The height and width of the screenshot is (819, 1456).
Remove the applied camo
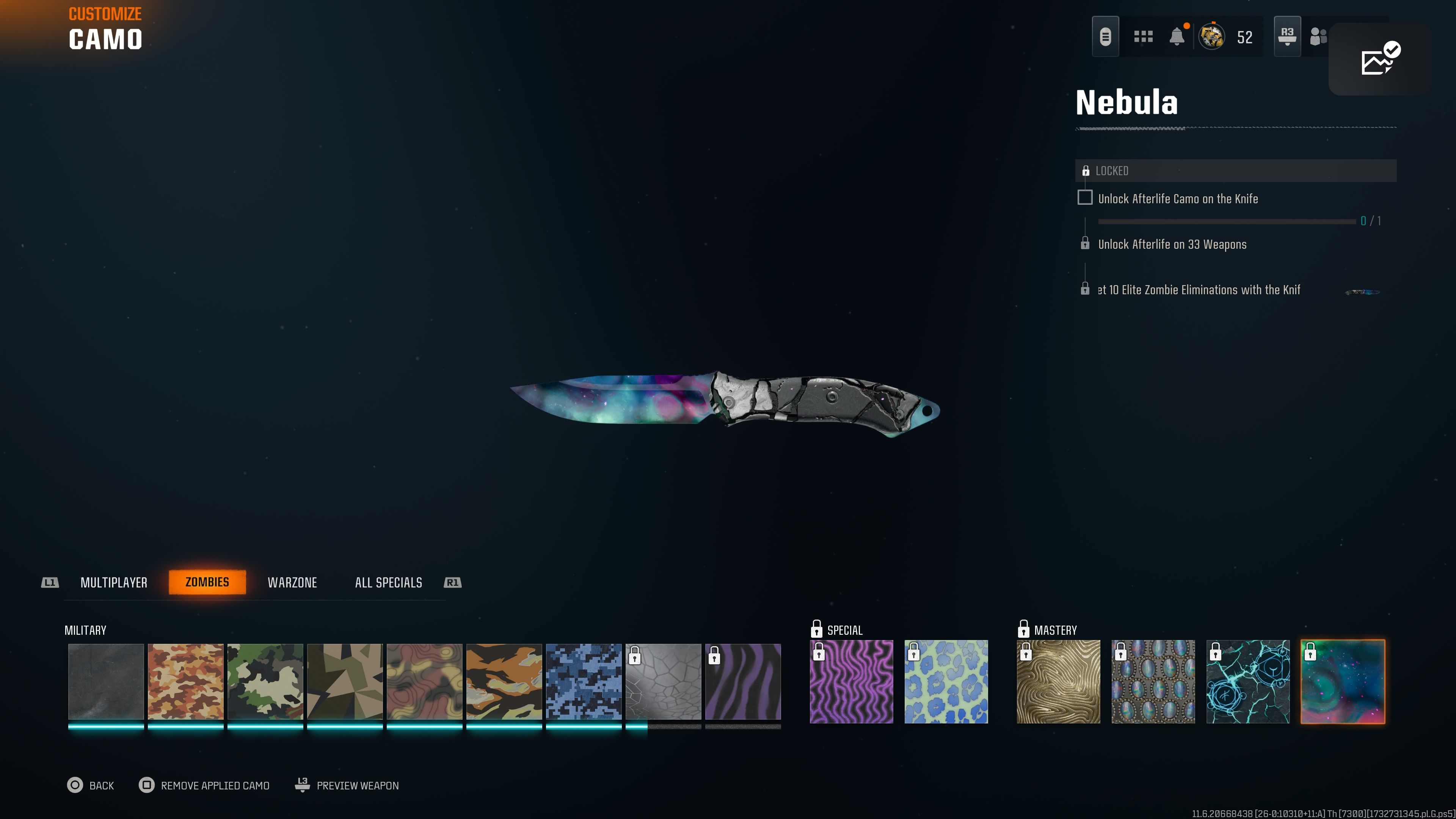click(x=204, y=785)
